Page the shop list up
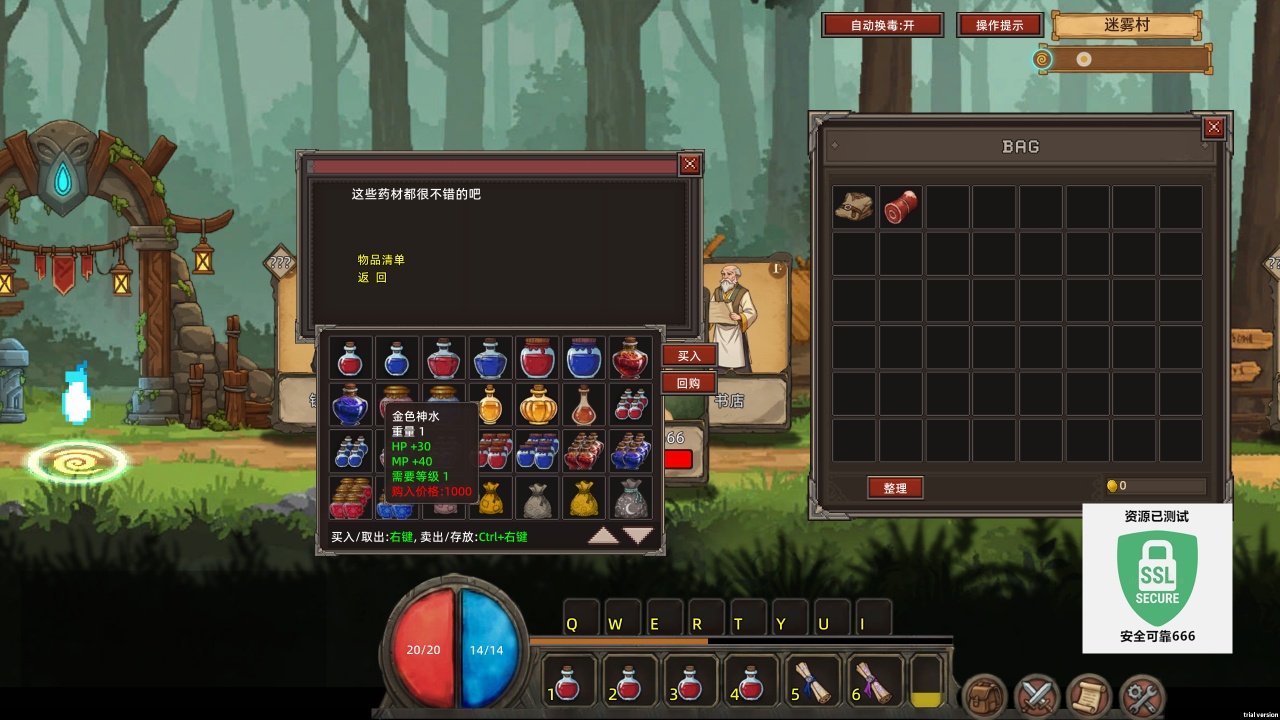 pos(603,536)
